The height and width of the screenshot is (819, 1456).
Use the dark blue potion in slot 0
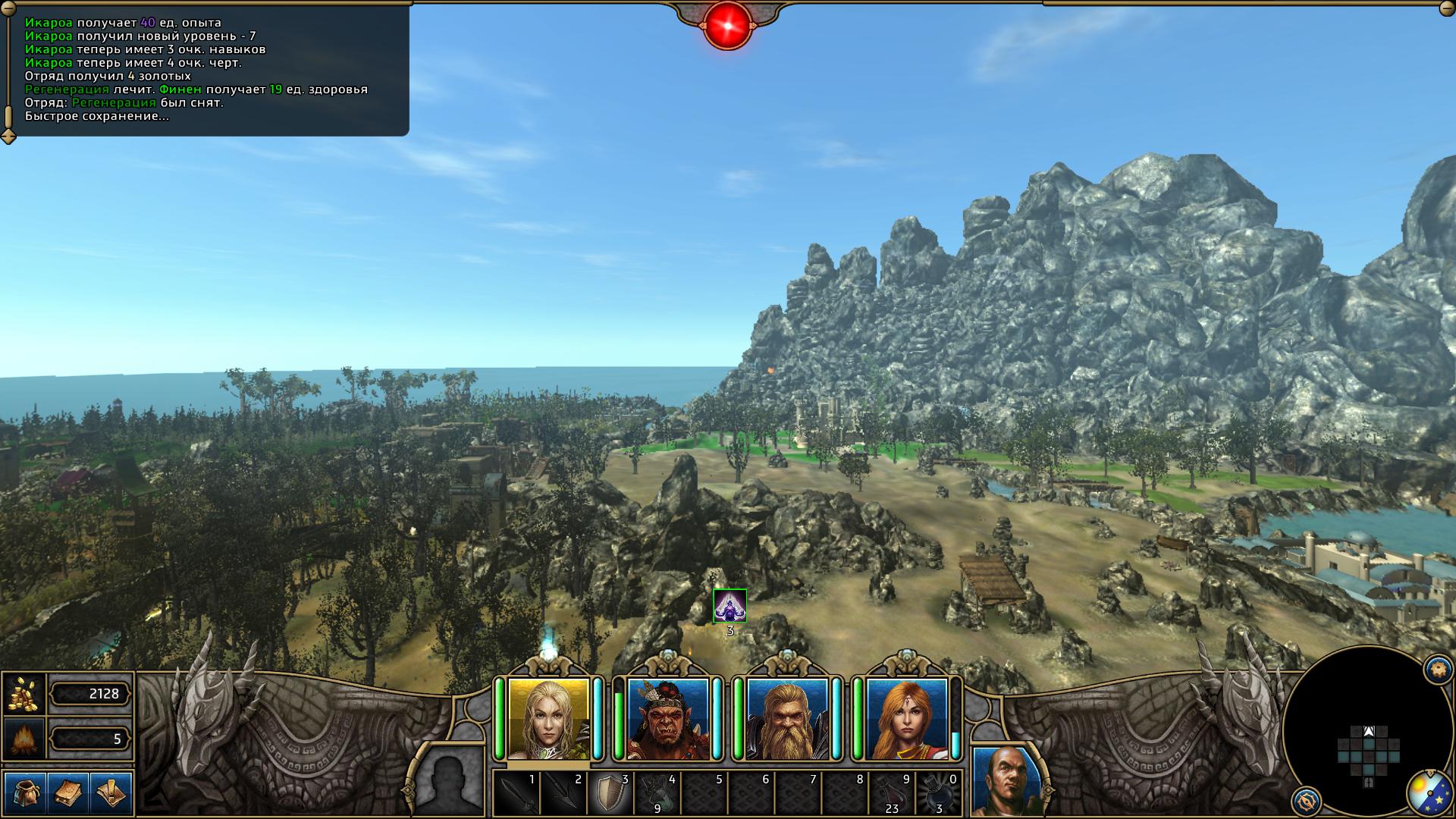939,793
